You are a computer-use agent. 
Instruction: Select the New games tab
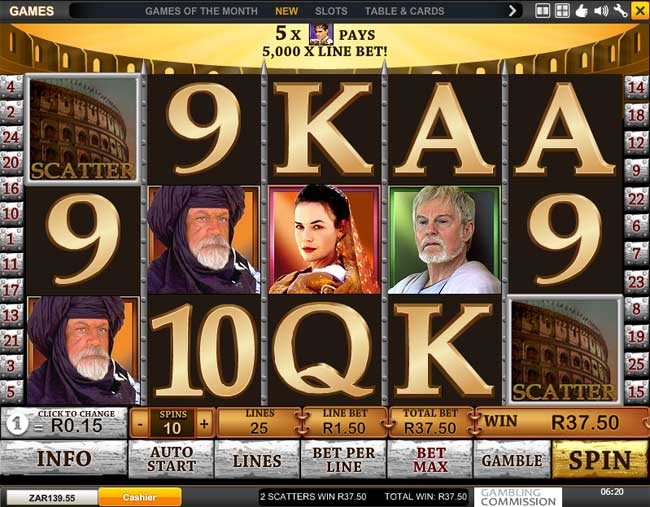[287, 11]
